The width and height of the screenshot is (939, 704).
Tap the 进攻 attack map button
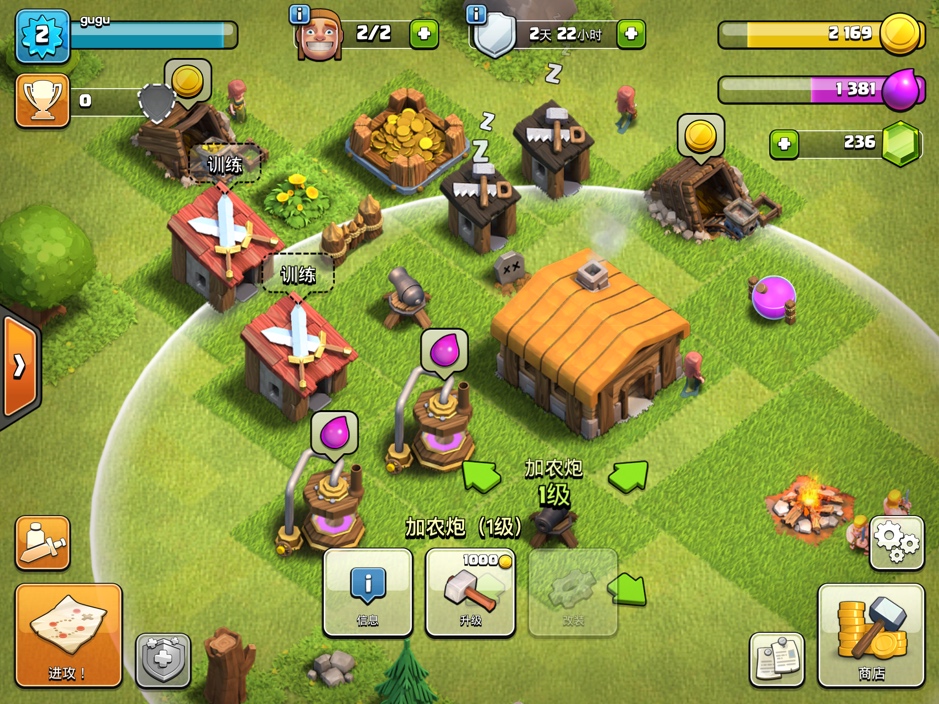(68, 635)
